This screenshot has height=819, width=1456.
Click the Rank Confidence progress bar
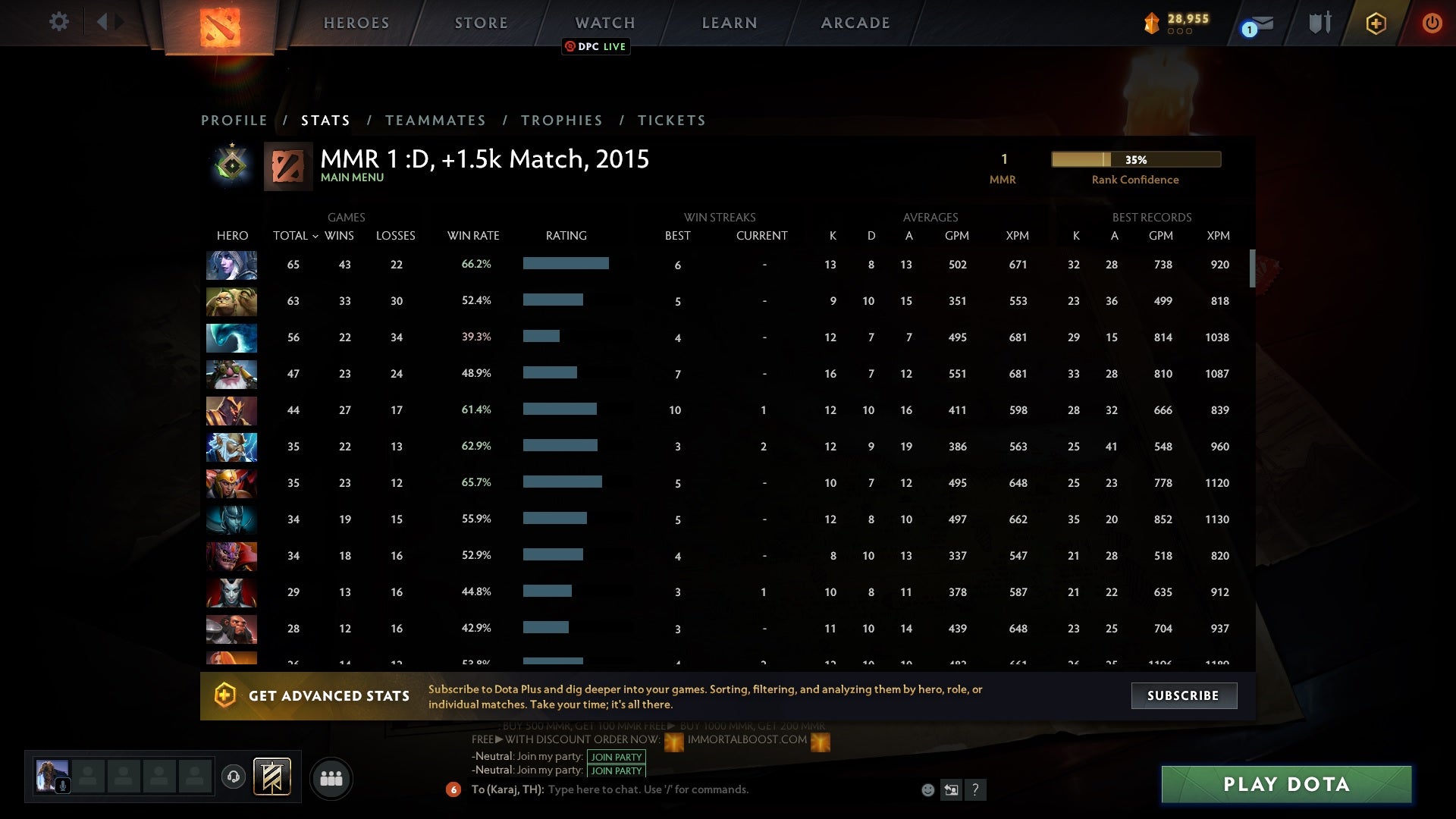(x=1134, y=159)
